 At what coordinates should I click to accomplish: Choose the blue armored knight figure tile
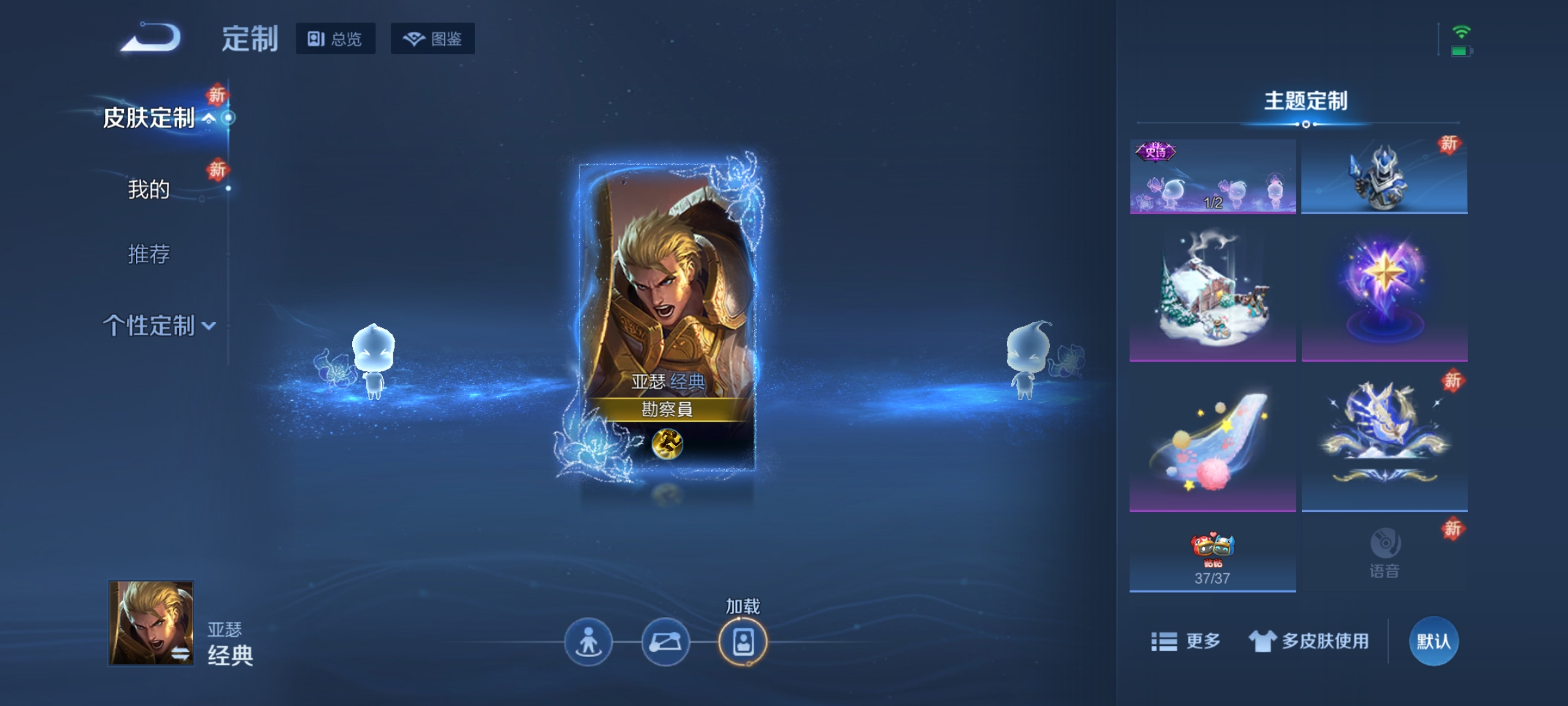[1384, 176]
